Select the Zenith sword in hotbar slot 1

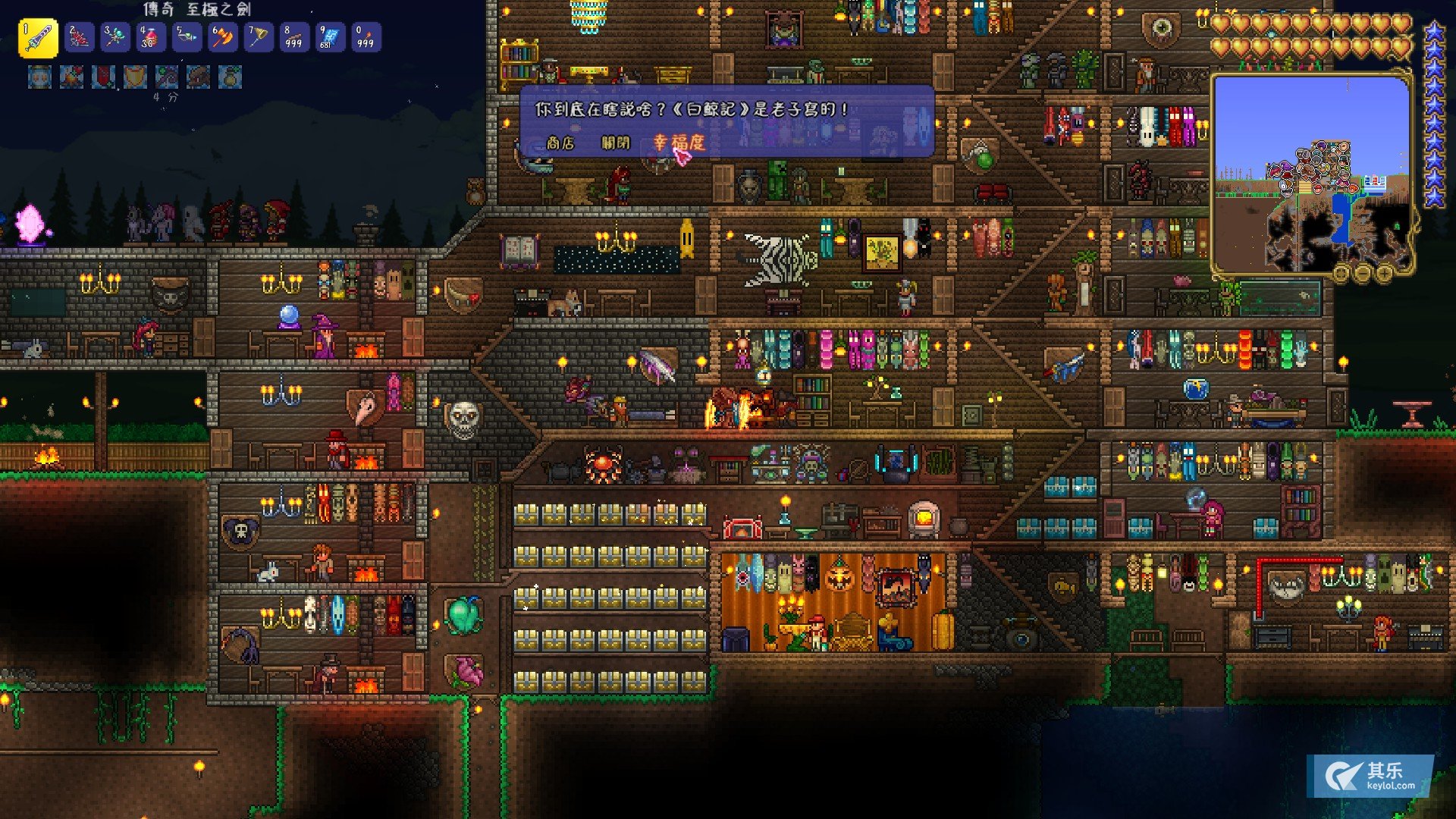click(x=38, y=38)
